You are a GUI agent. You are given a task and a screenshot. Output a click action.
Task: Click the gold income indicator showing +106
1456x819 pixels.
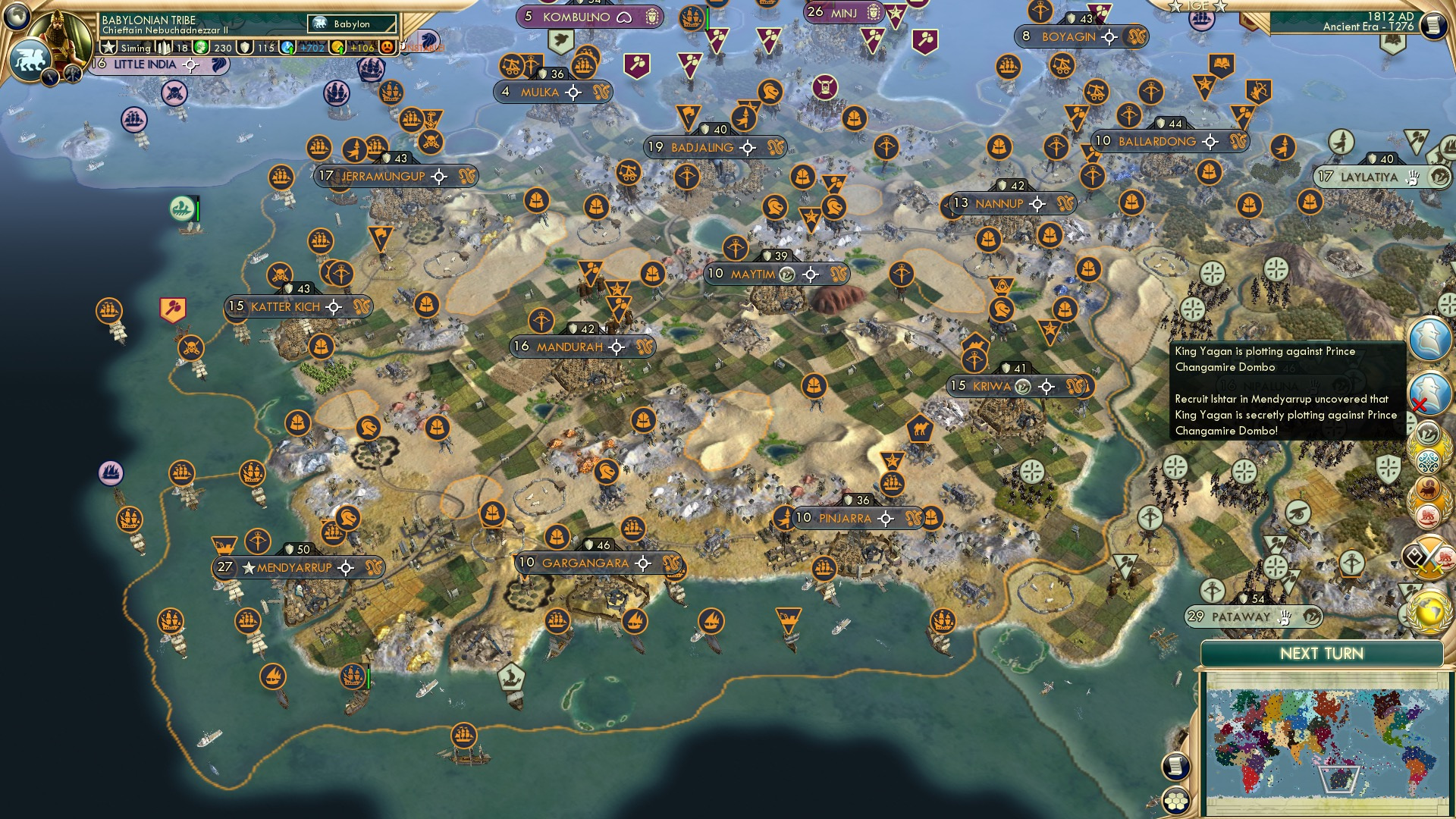[357, 46]
